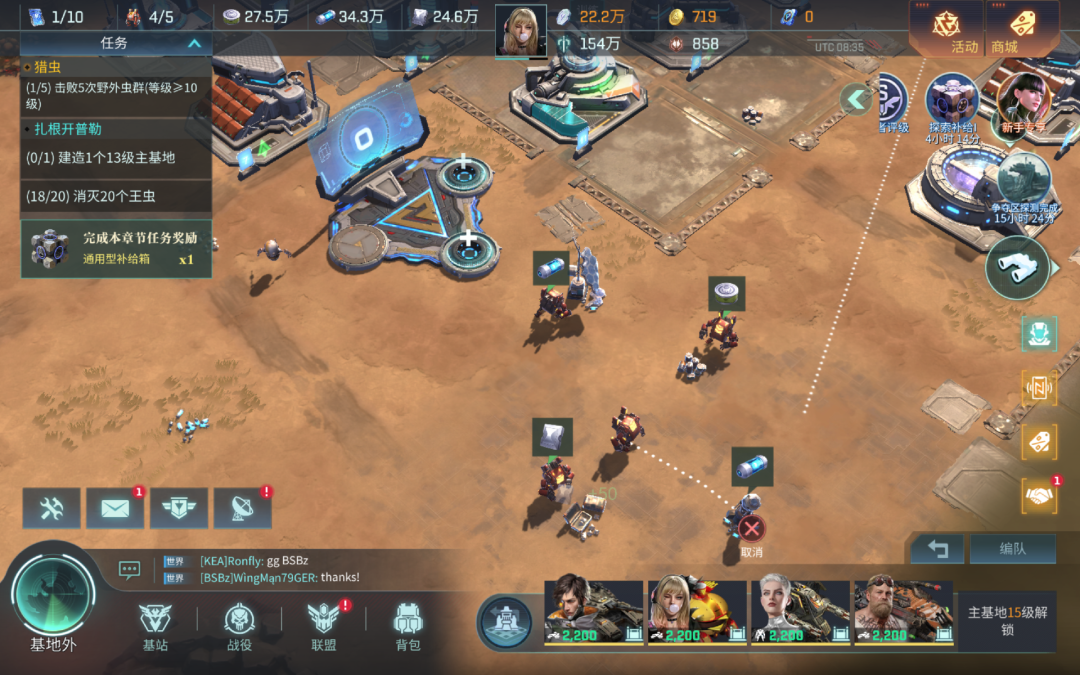The height and width of the screenshot is (675, 1080).
Task: Claim the 完成本章节任务奖励 chapter reward
Action: pyautogui.click(x=116, y=249)
